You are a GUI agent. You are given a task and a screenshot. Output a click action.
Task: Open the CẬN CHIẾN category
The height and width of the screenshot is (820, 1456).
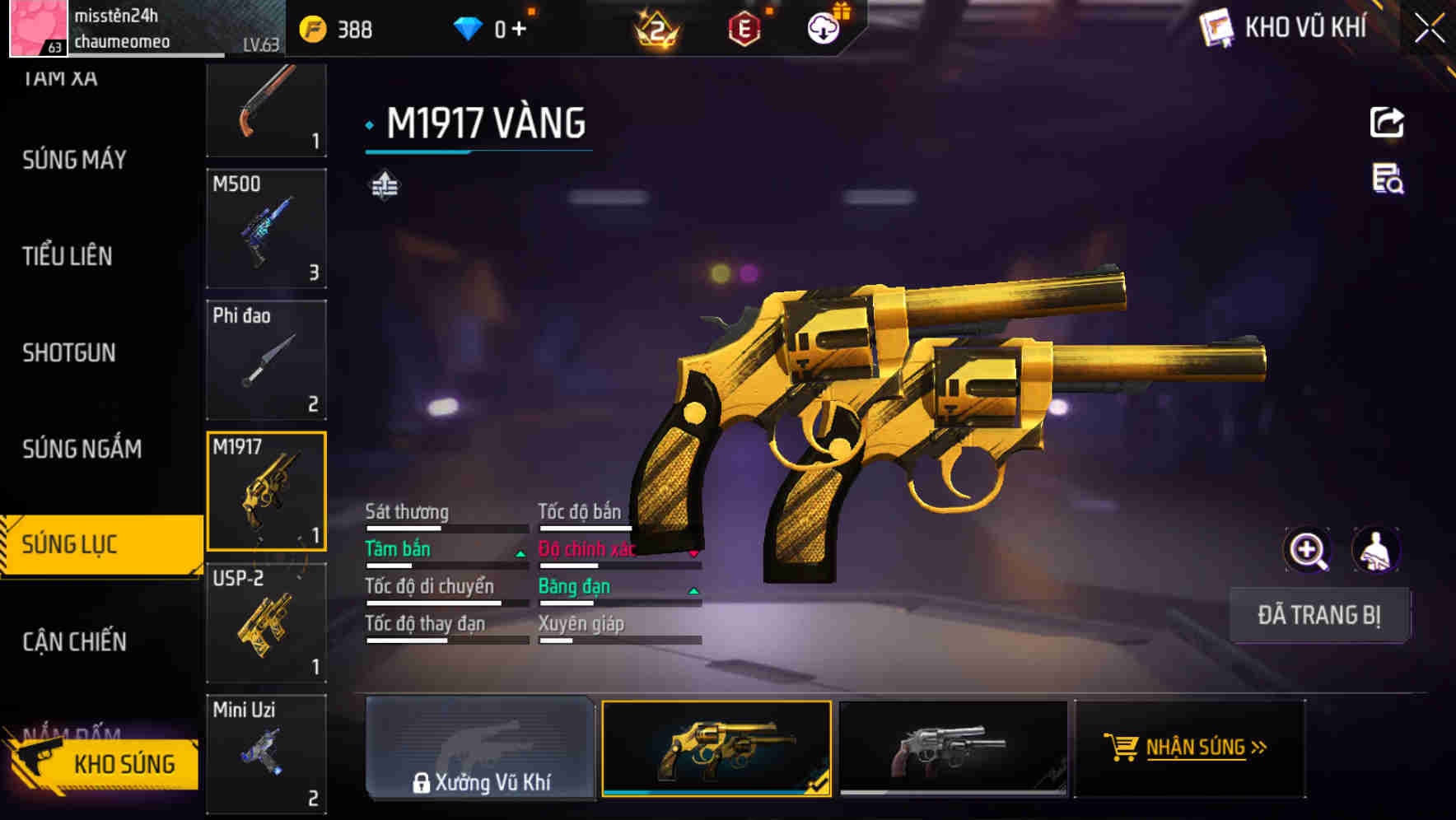[x=72, y=641]
